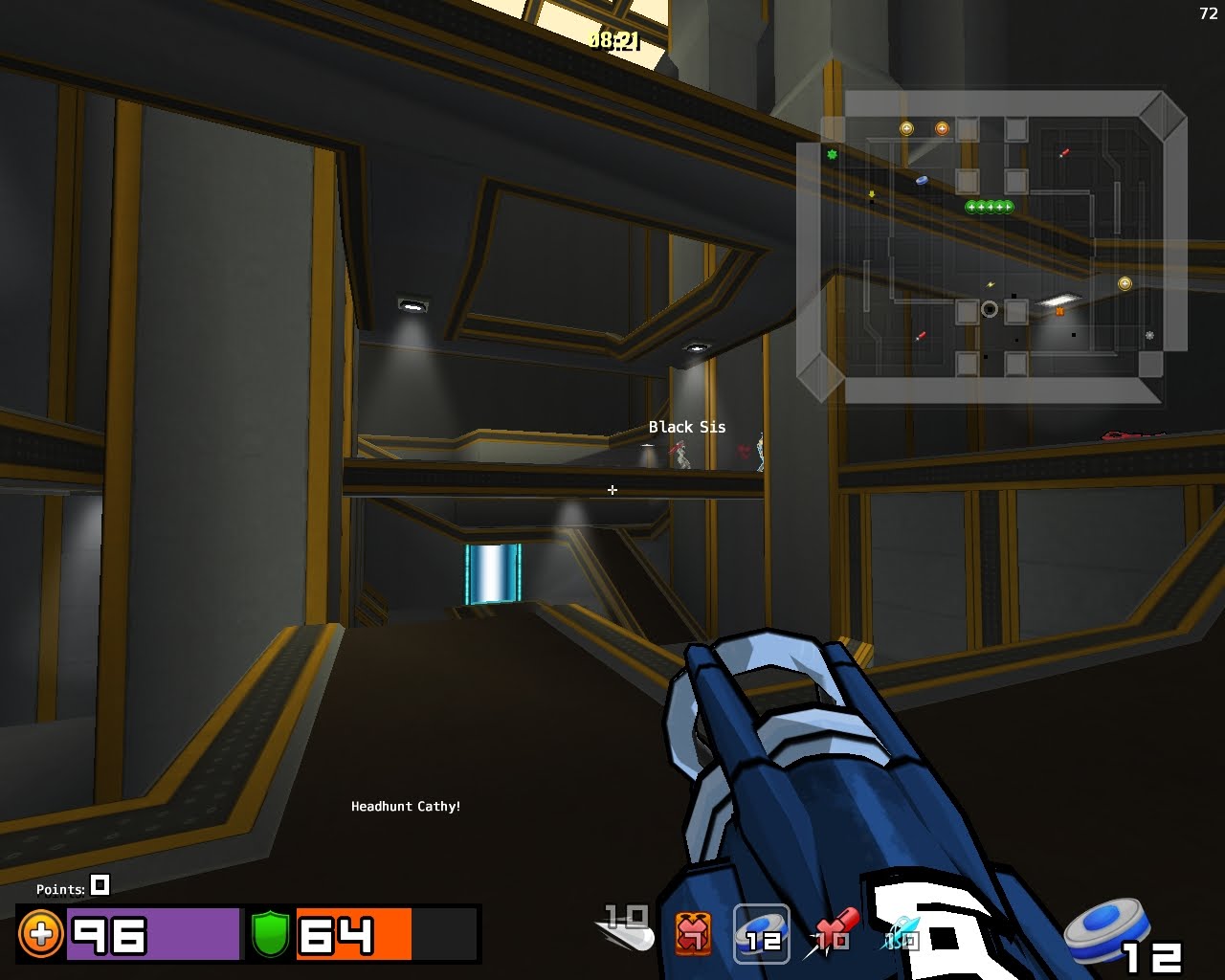
Task: Click the green shield armor icon beside 64
Action: [x=271, y=933]
